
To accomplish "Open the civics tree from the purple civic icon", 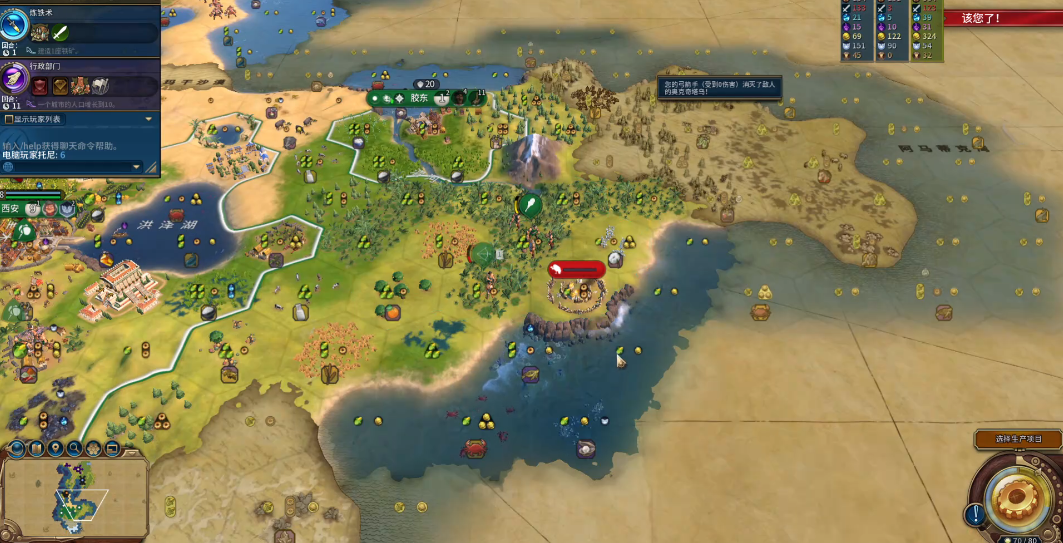I will pyautogui.click(x=15, y=79).
